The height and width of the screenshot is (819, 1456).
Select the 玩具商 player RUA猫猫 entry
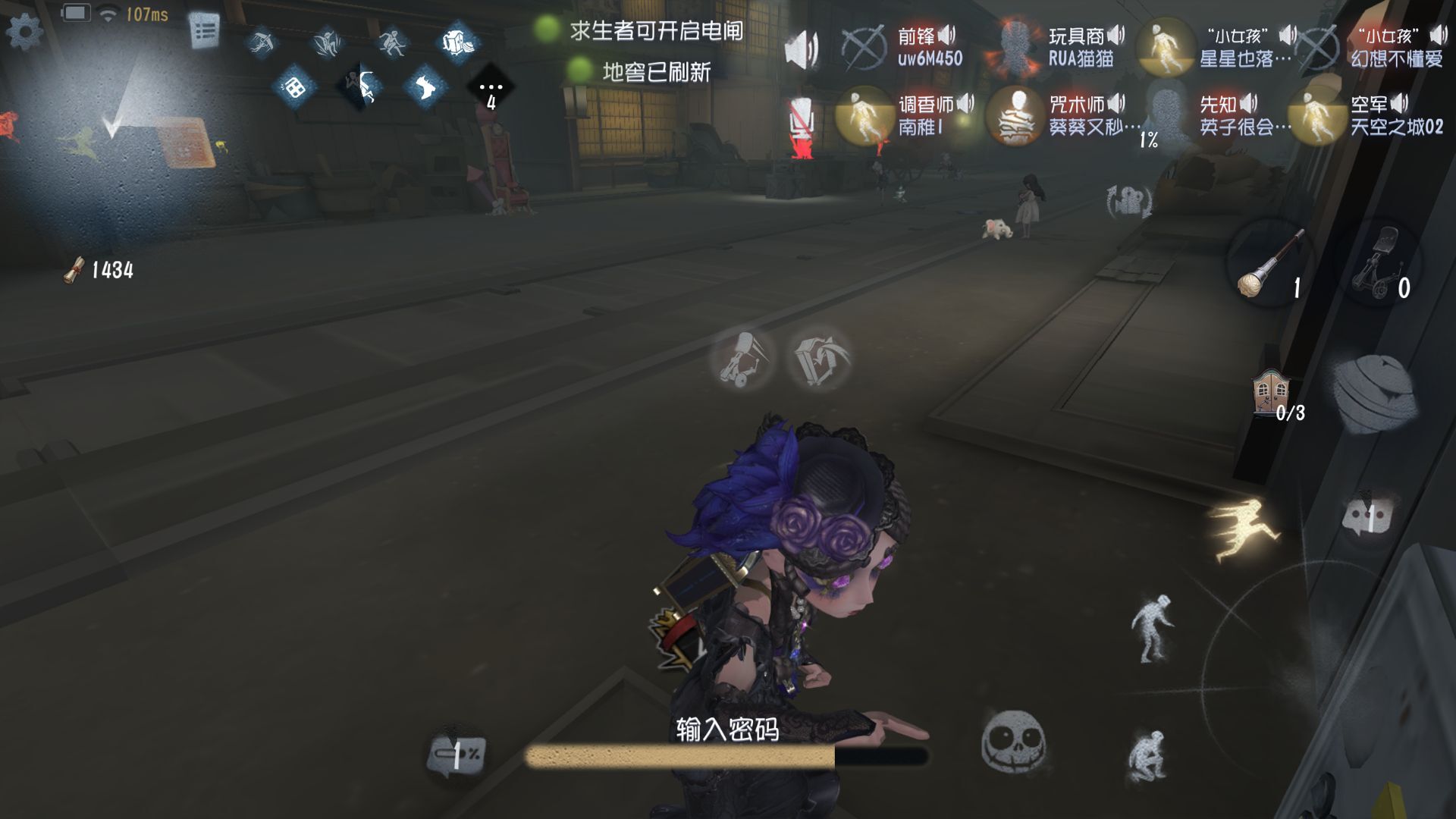pos(1056,47)
